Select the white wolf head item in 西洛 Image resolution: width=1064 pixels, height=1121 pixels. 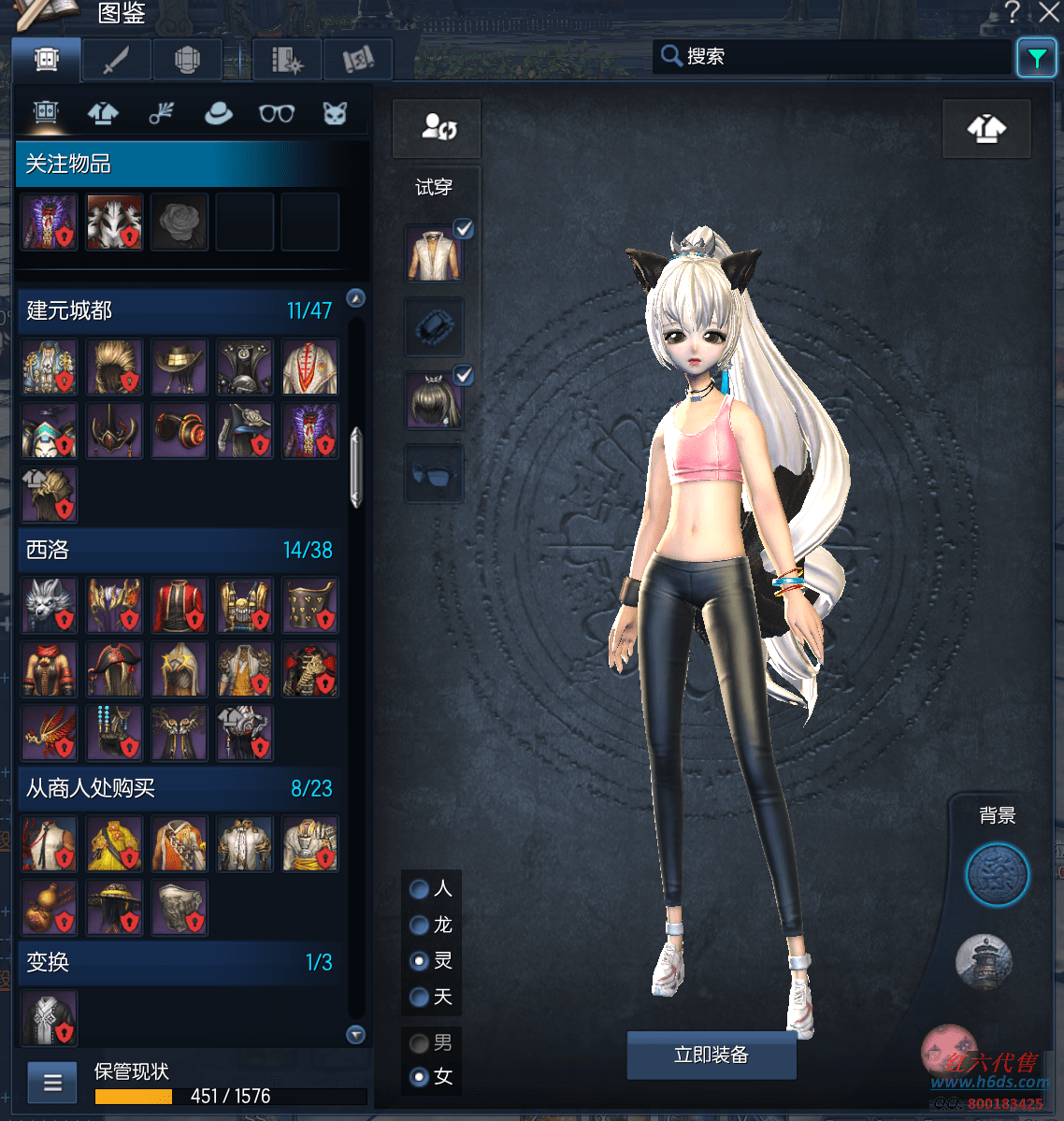(49, 605)
